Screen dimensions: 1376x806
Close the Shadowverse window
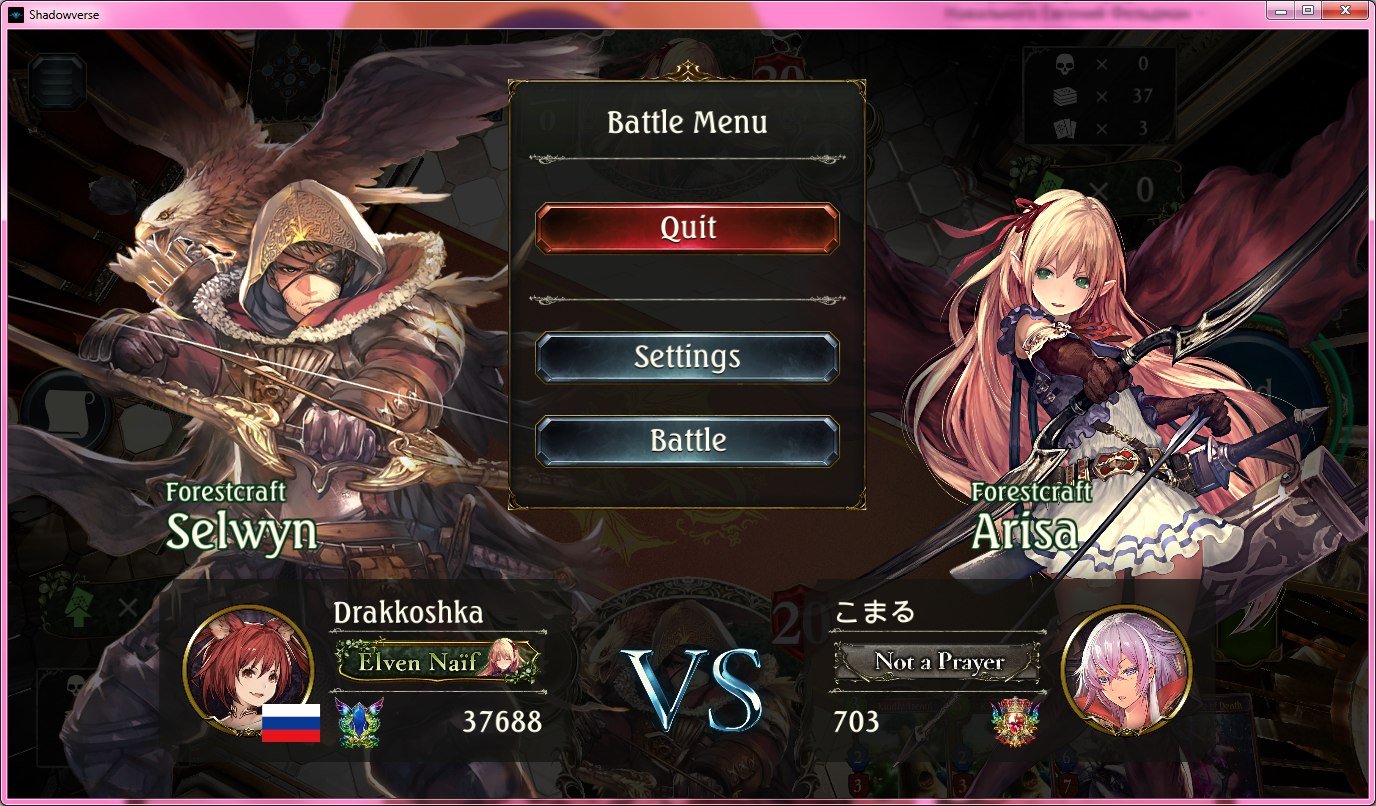tap(1345, 10)
